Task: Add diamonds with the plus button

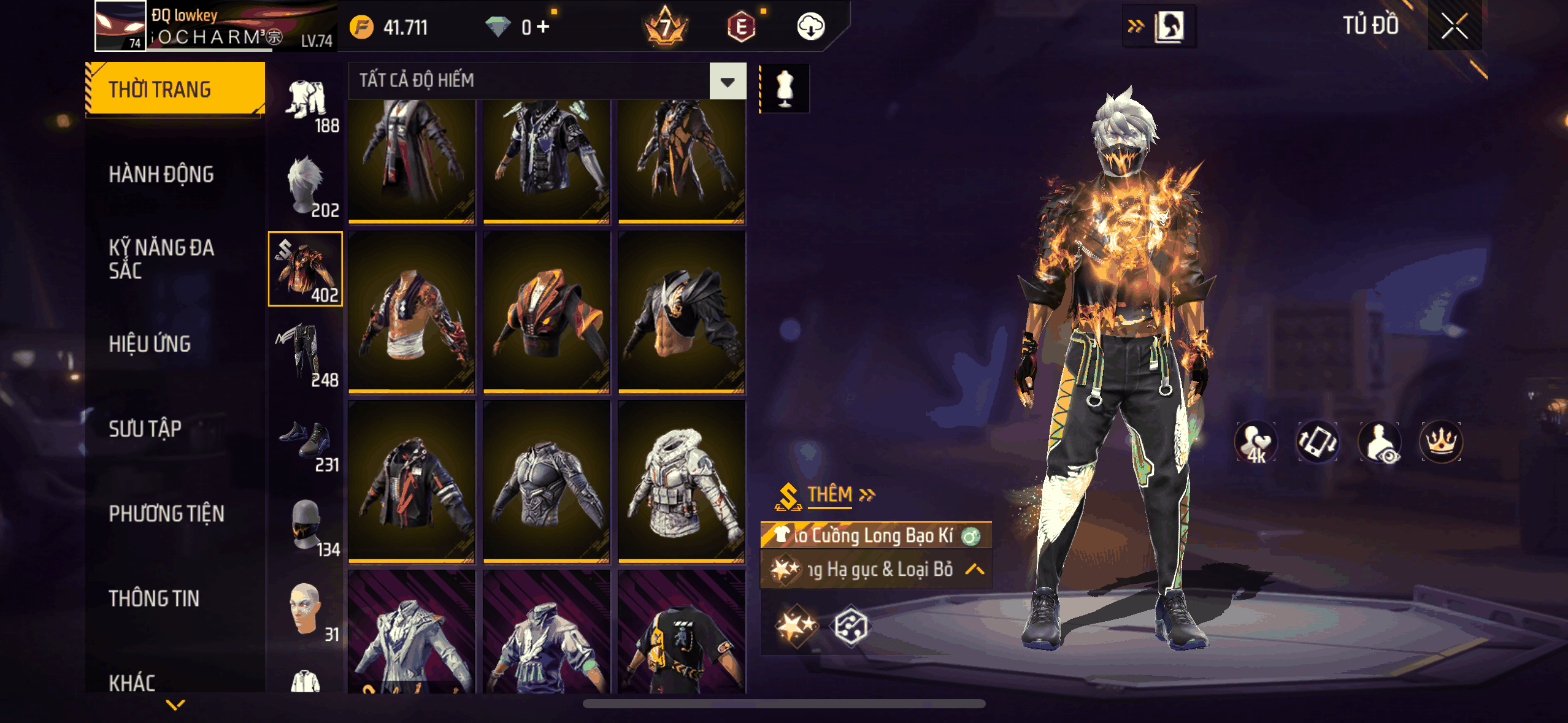Action: click(x=543, y=27)
